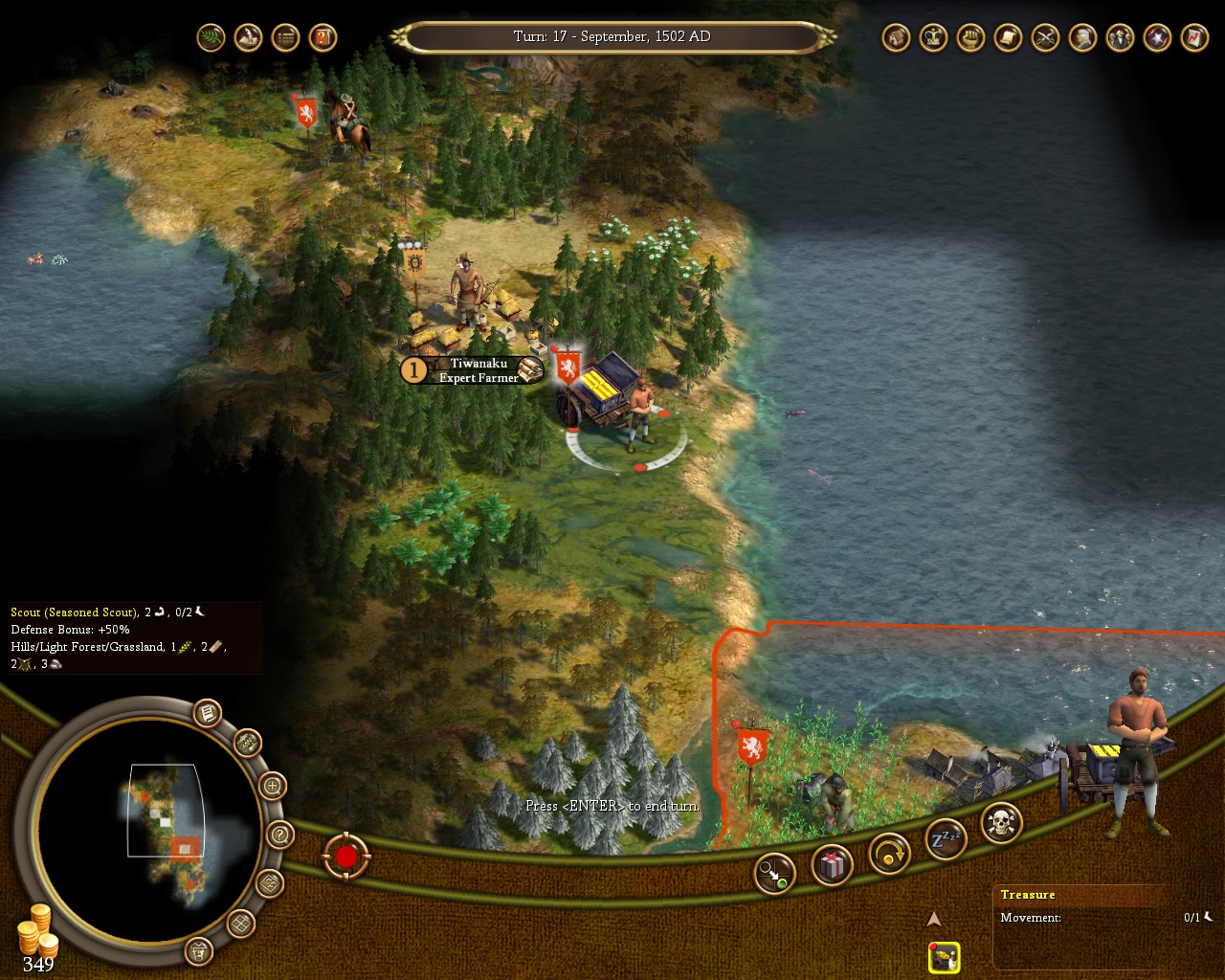The width and height of the screenshot is (1225, 980).
Task: Toggle the leaf terrain display icon
Action: pos(210,38)
